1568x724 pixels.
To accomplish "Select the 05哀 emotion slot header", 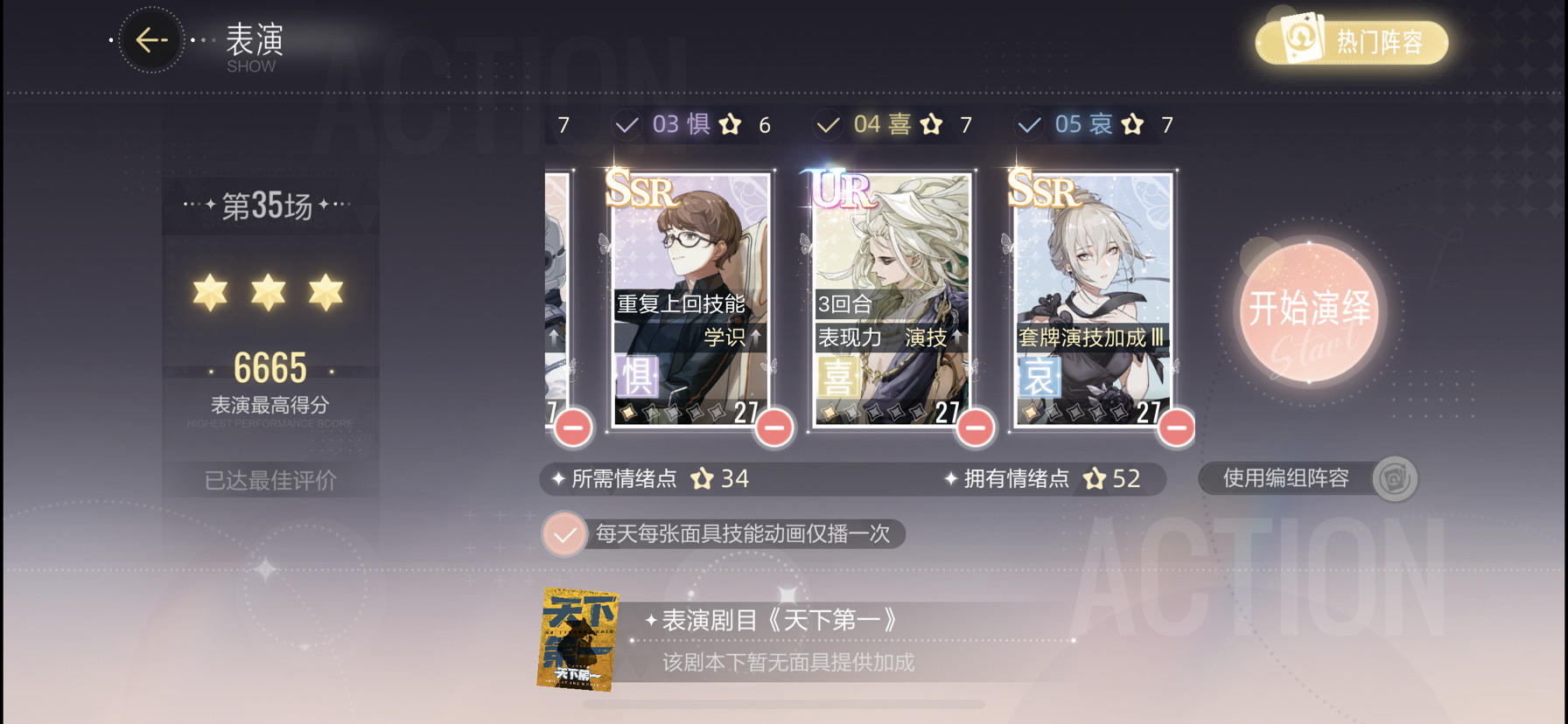I will point(1082,124).
